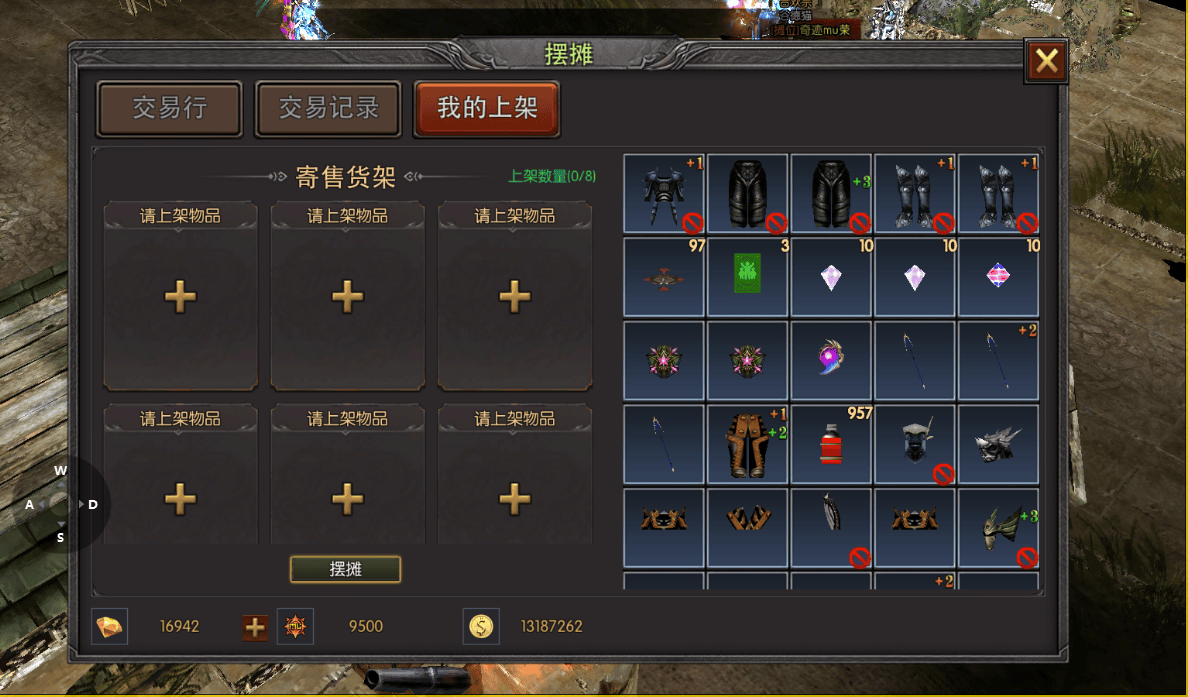Choose the rainbow-colored gem stack
Screen dimensions: 1188x697
[998, 276]
